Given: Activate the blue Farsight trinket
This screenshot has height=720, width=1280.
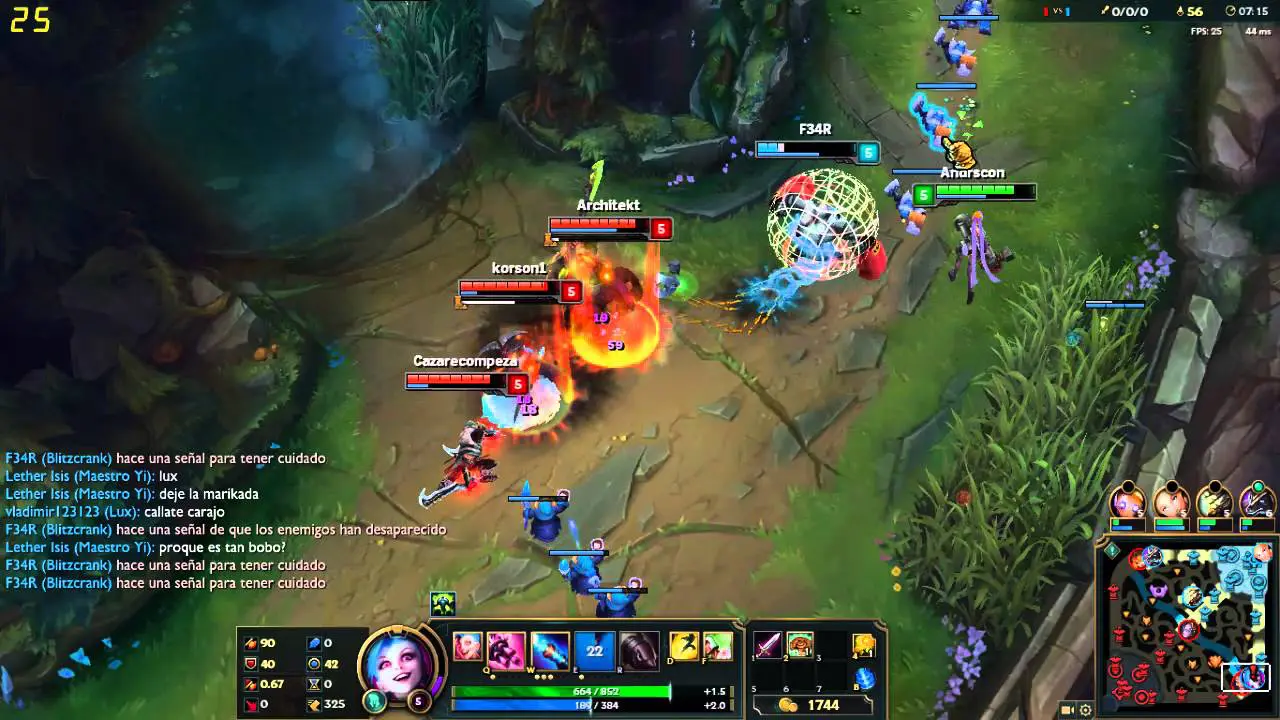Looking at the screenshot, I should (x=866, y=678).
